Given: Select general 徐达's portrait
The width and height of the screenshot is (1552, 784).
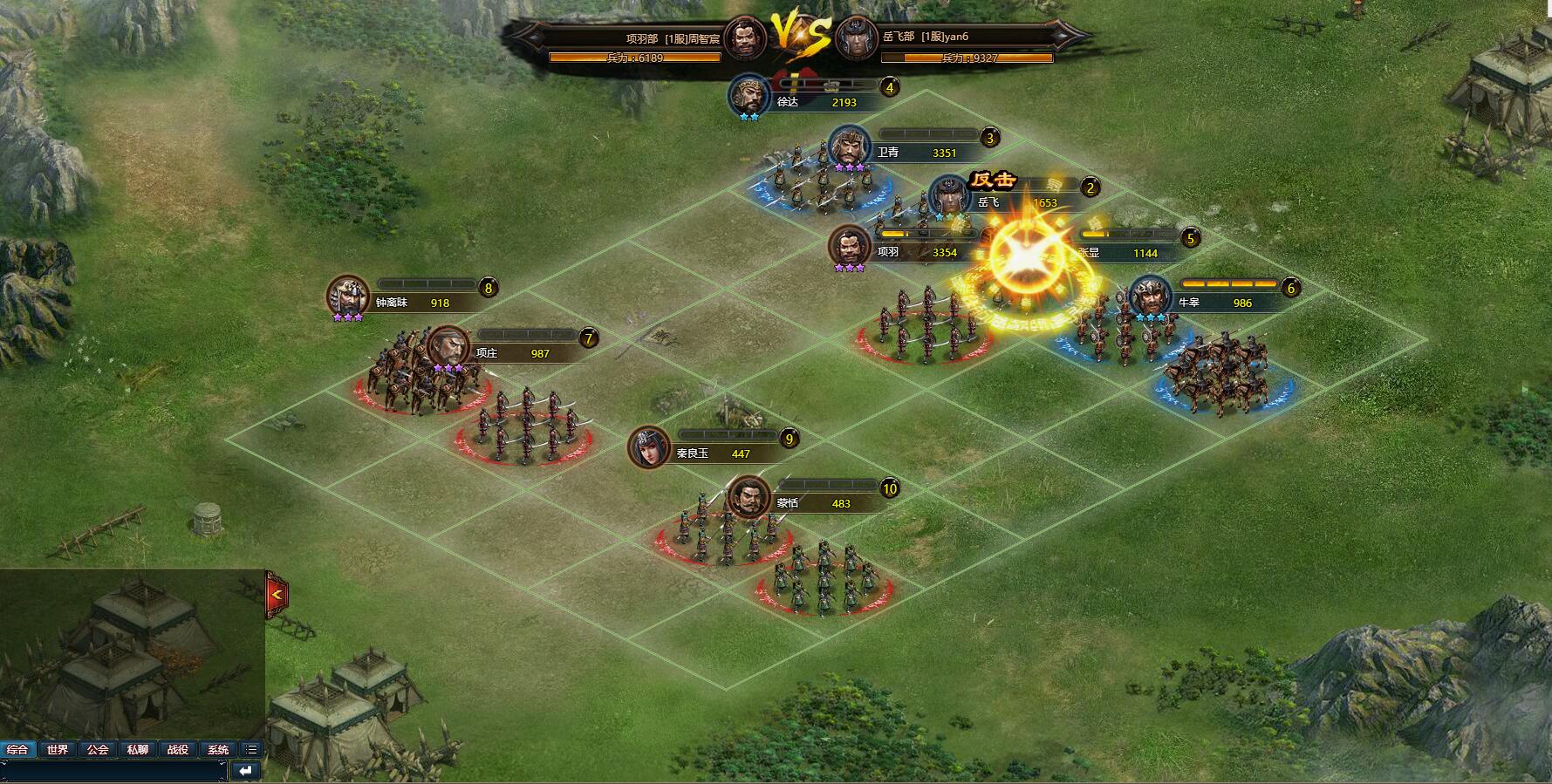Looking at the screenshot, I should tap(749, 94).
